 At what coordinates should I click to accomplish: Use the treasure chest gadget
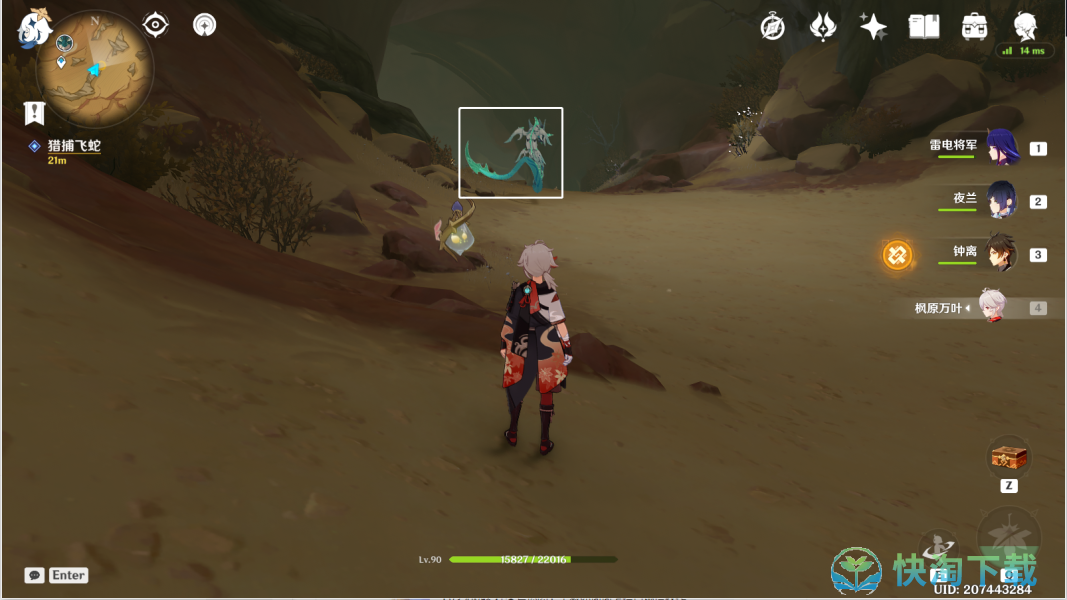click(x=1008, y=458)
